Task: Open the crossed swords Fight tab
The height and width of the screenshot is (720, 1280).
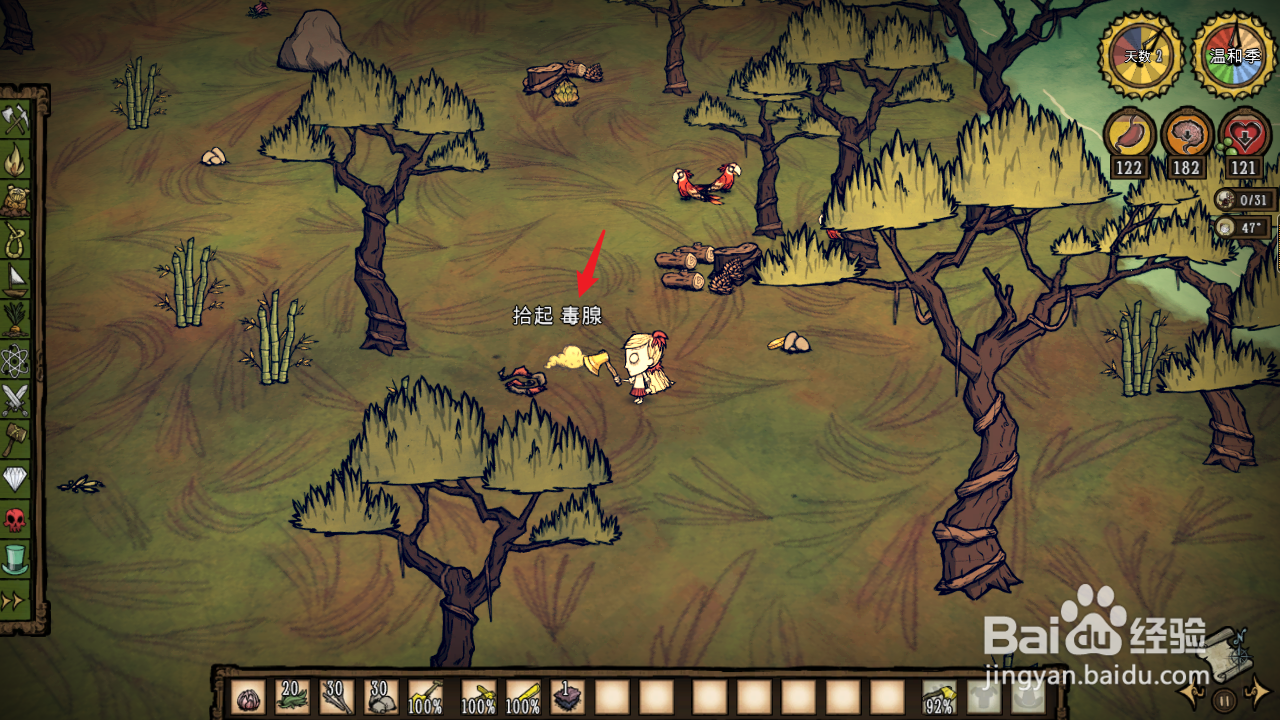Action: (17, 399)
